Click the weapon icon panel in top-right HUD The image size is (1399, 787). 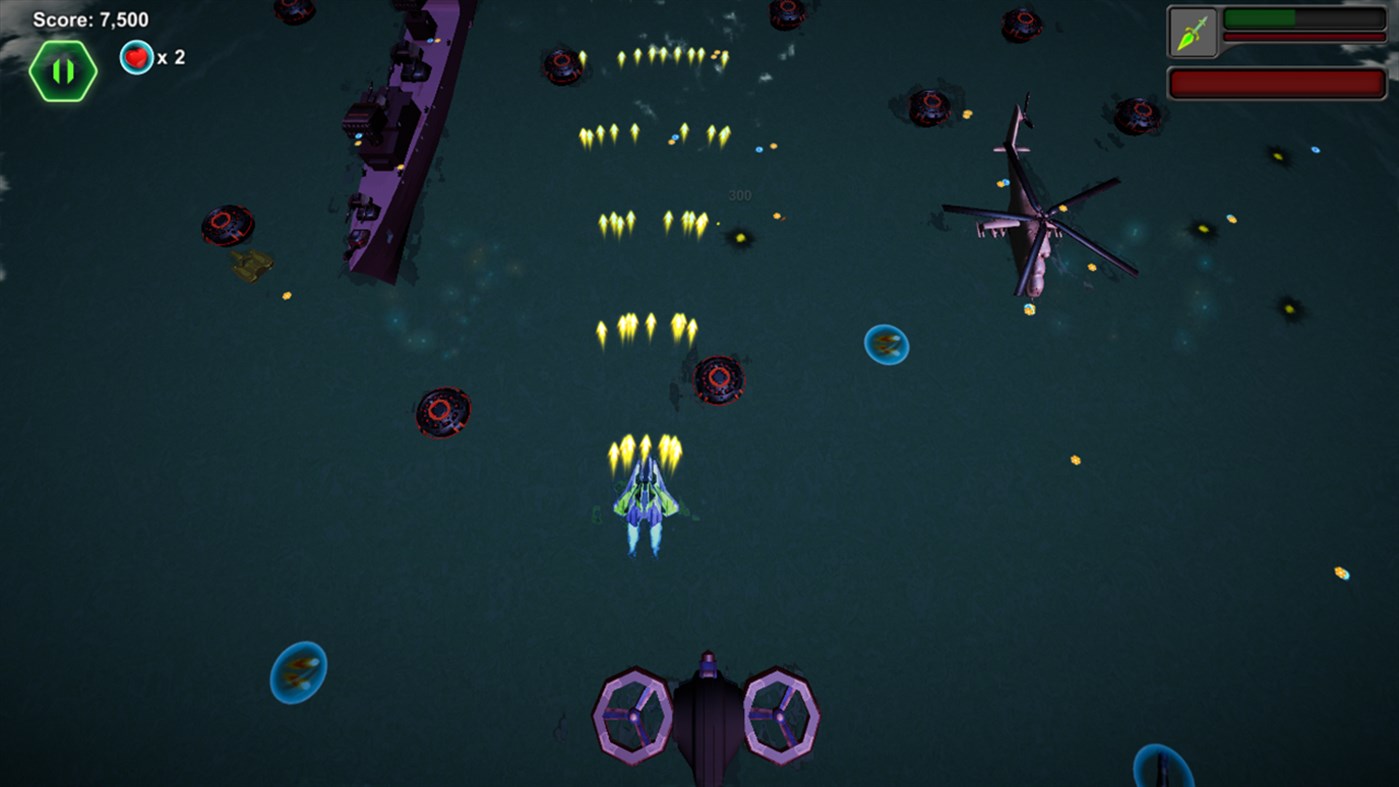1192,30
